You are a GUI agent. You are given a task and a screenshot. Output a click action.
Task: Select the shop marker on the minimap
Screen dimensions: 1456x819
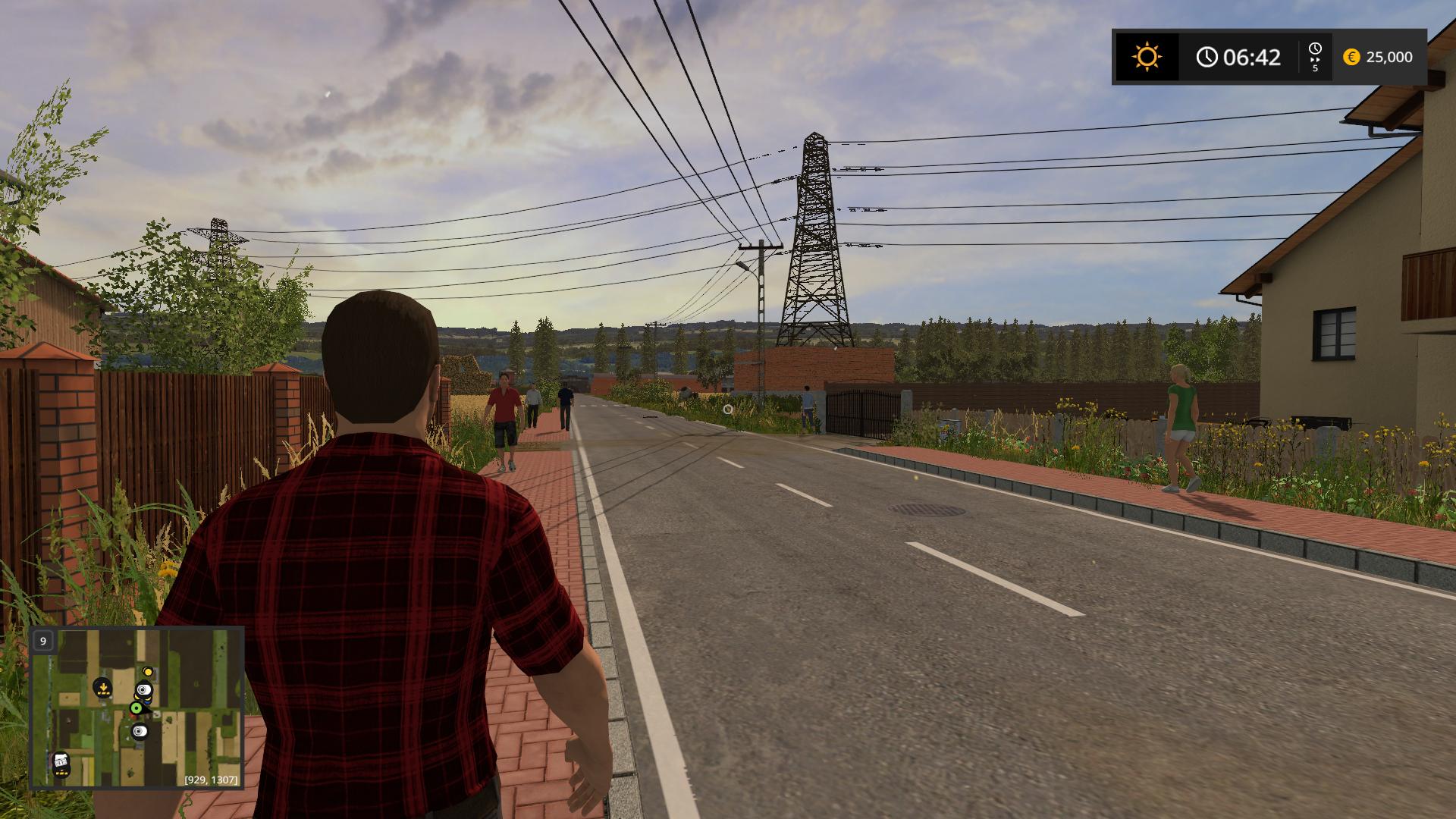(61, 761)
